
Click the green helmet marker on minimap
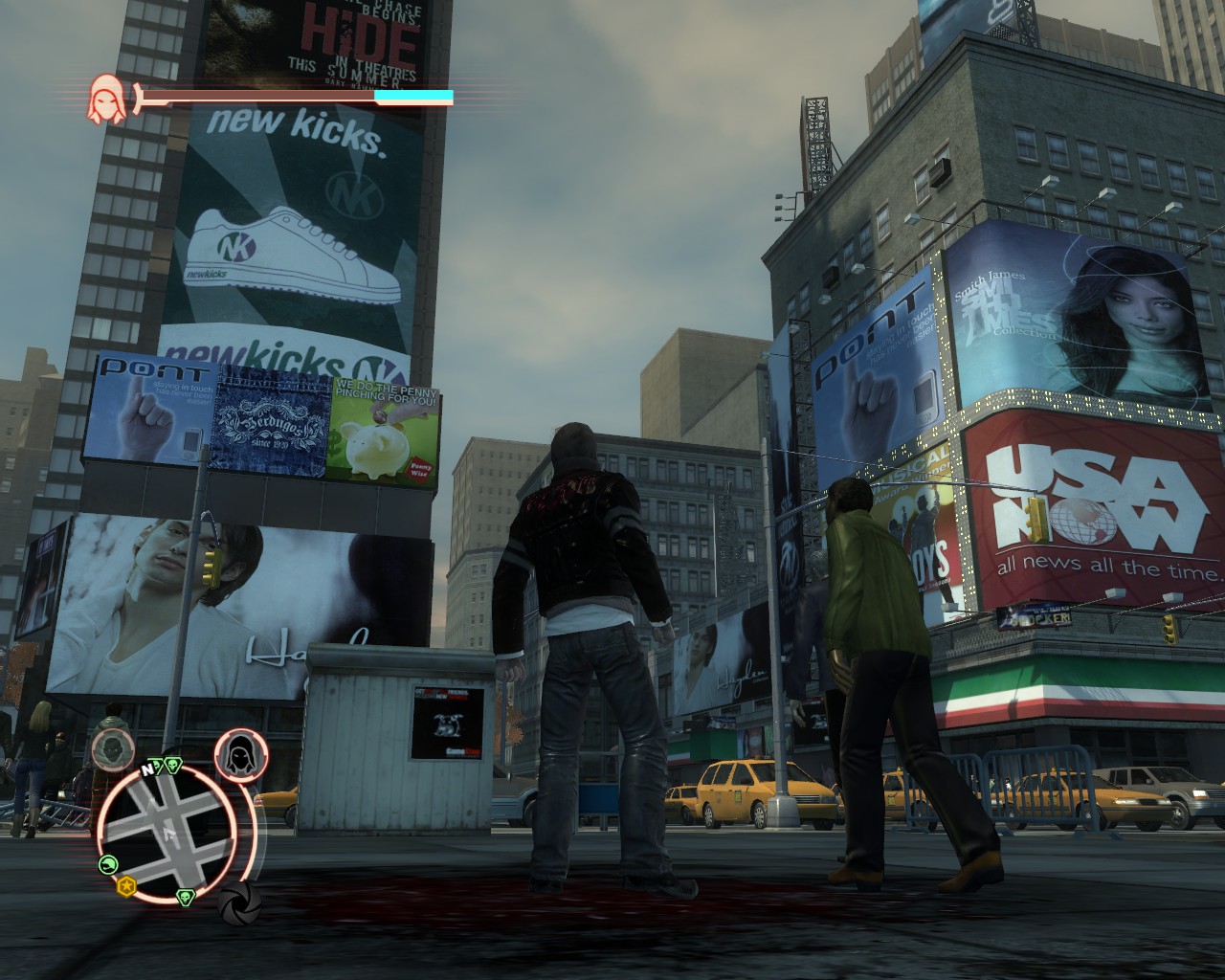[109, 864]
